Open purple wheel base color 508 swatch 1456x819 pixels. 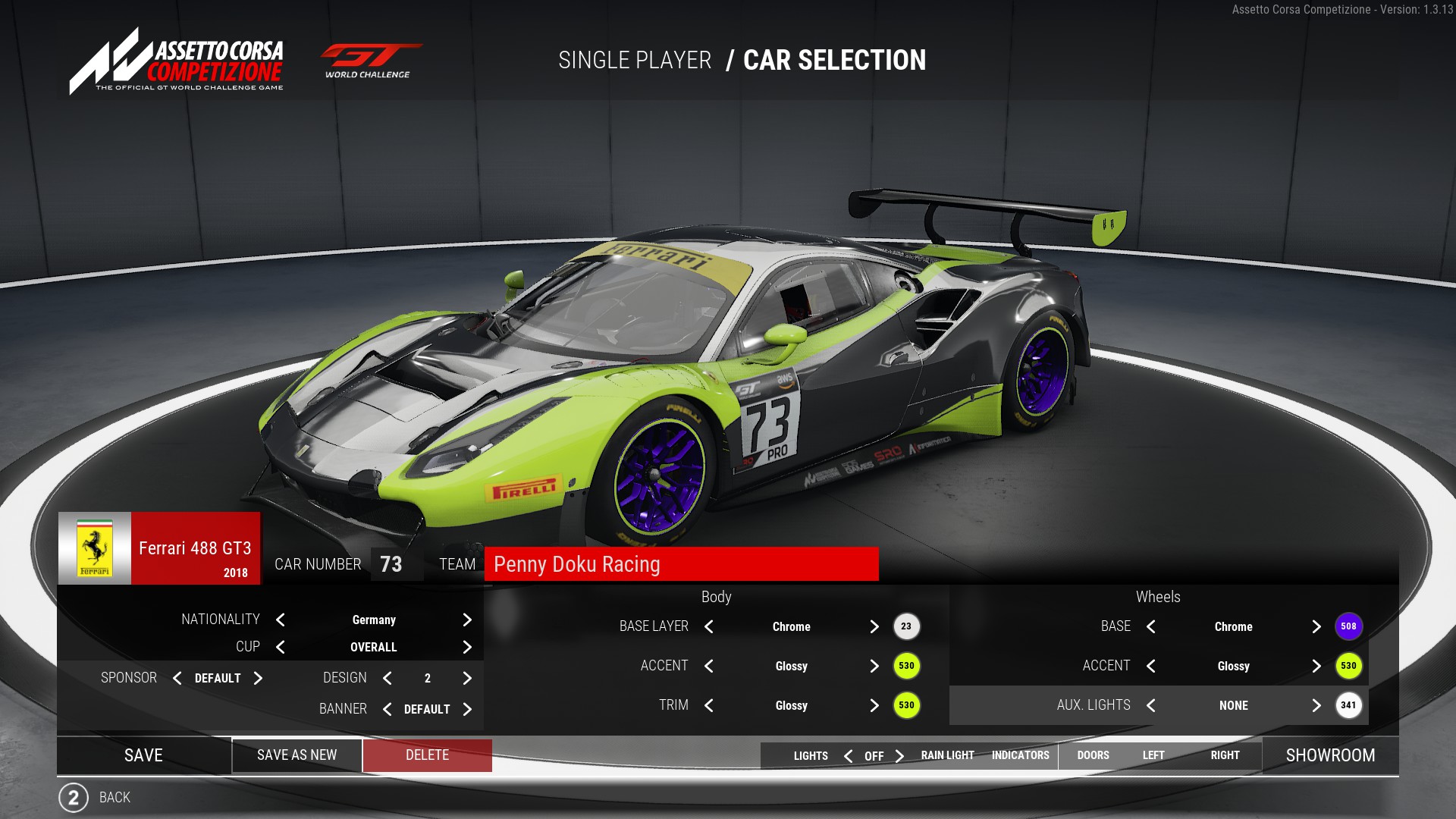[1348, 626]
